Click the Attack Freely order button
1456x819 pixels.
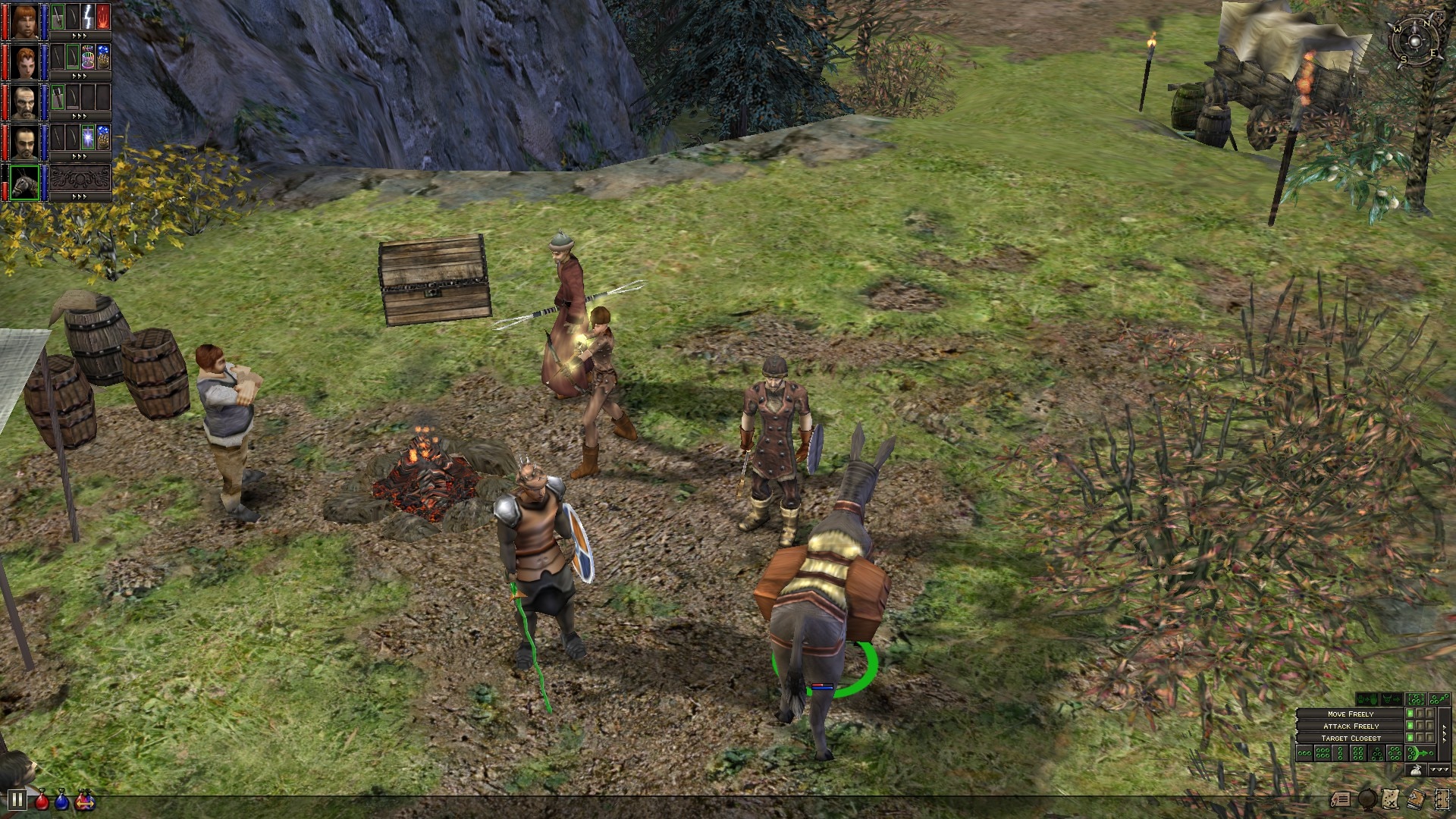1351,726
